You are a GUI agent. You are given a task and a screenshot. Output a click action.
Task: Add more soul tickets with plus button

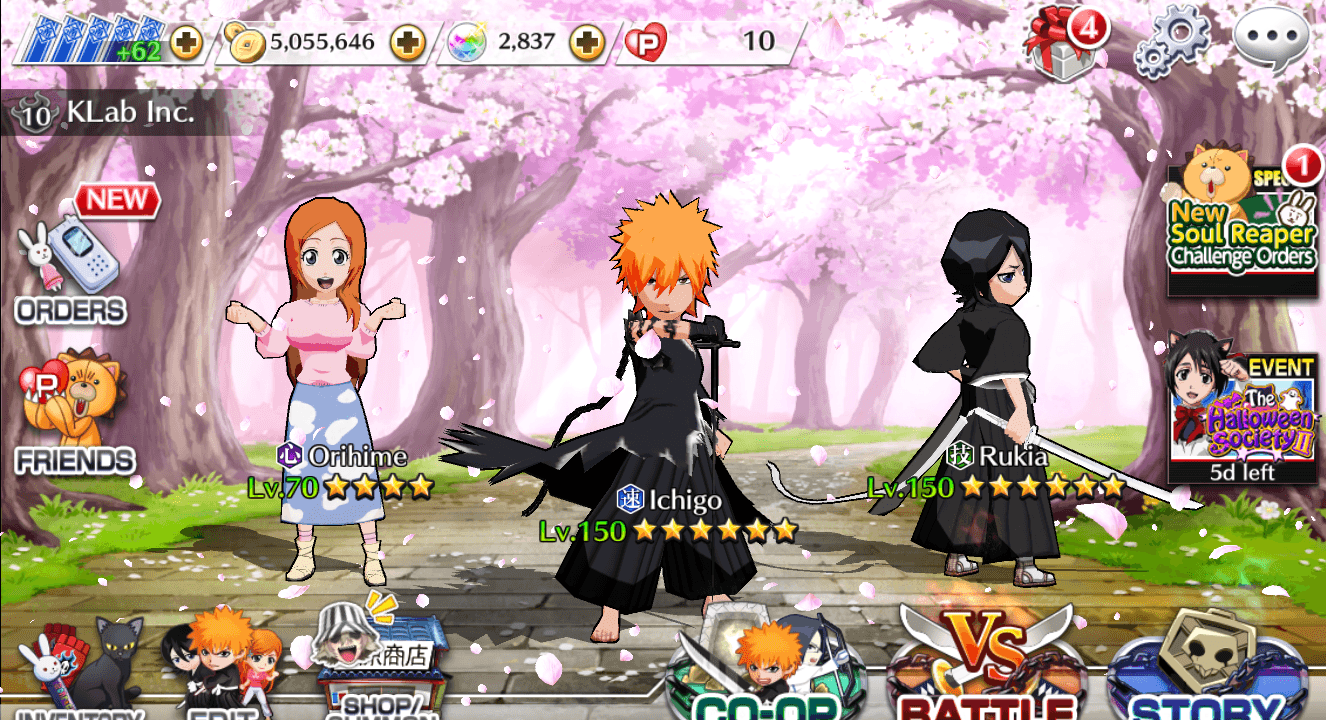186,43
